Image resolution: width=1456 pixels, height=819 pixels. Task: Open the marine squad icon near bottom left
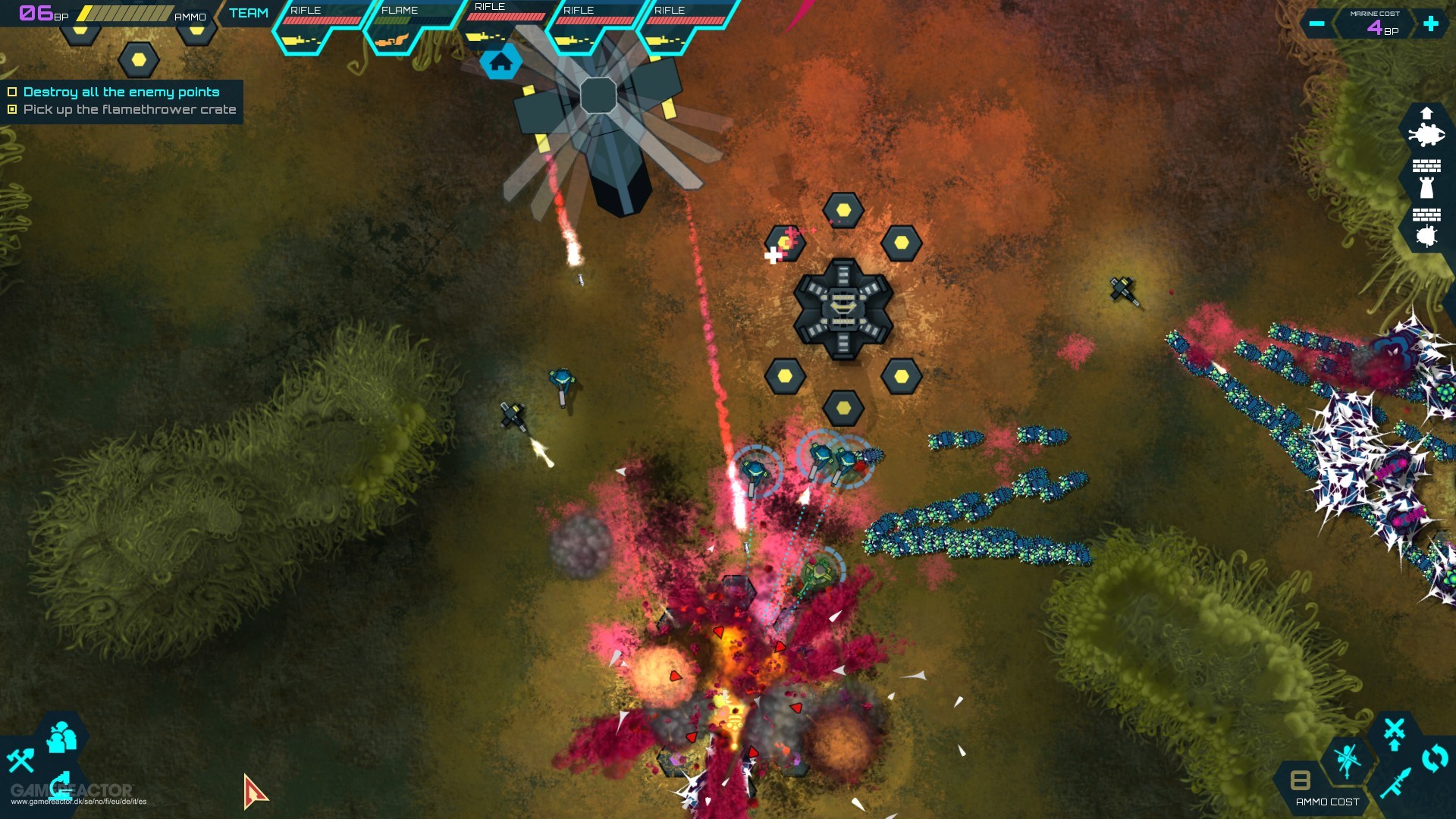tap(60, 737)
